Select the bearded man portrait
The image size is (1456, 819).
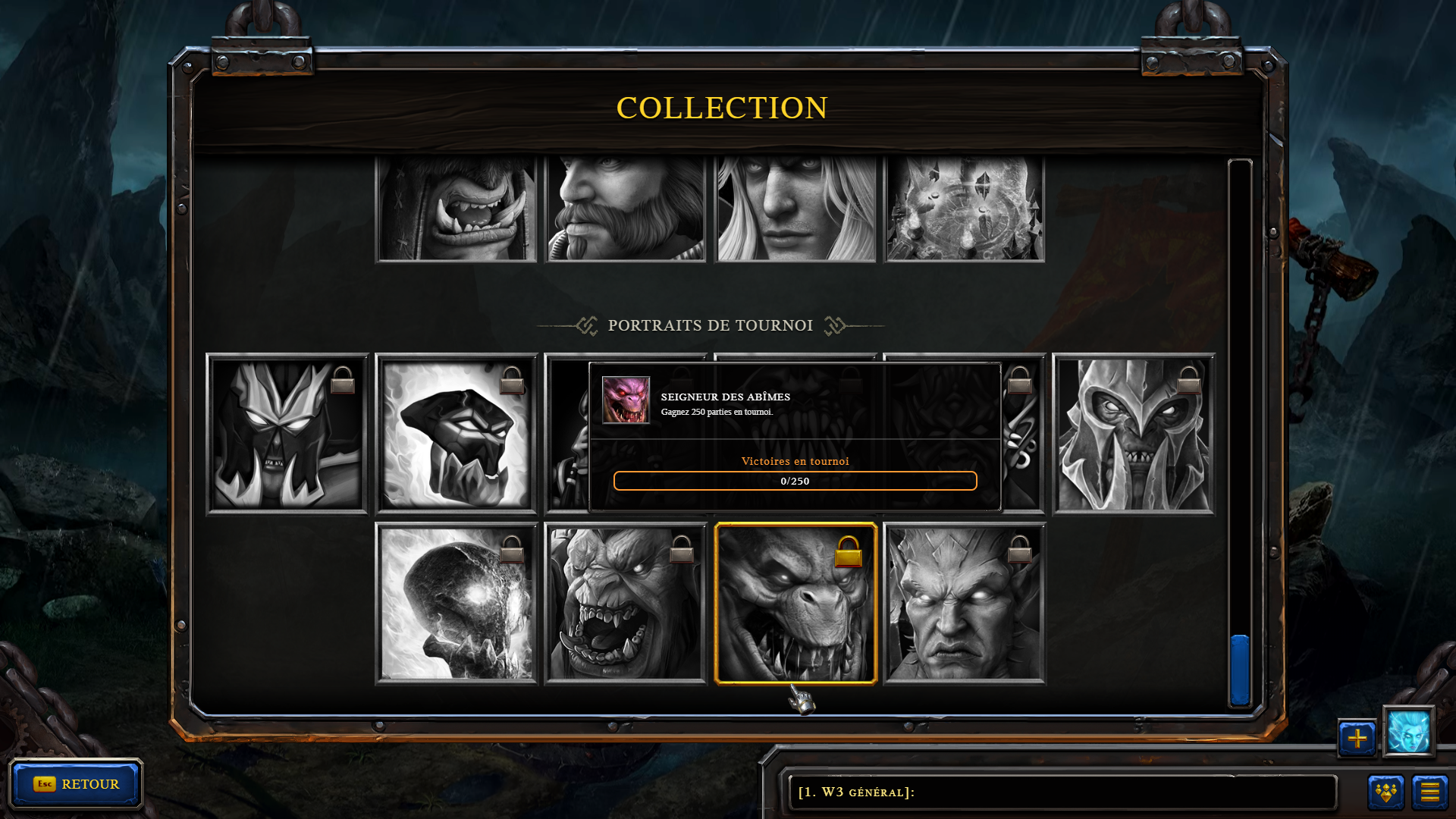626,209
